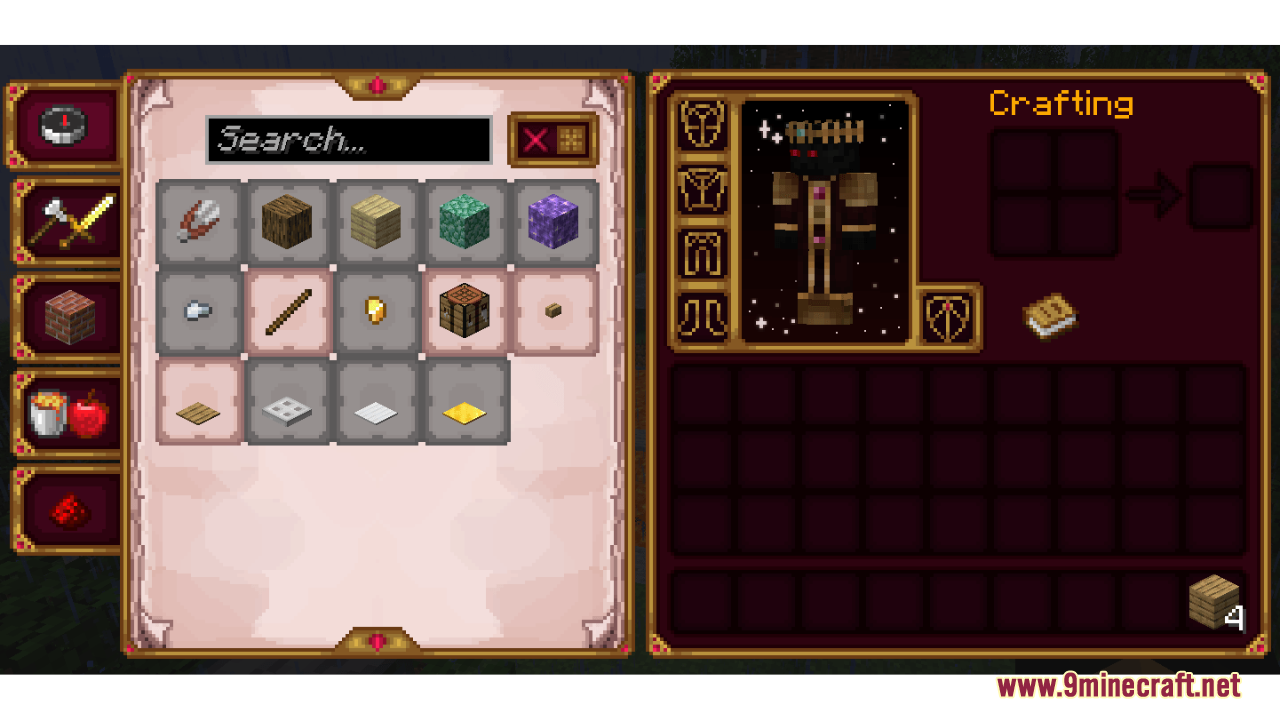The width and height of the screenshot is (1280, 720).
Task: Click the Search text field
Action: tap(348, 139)
